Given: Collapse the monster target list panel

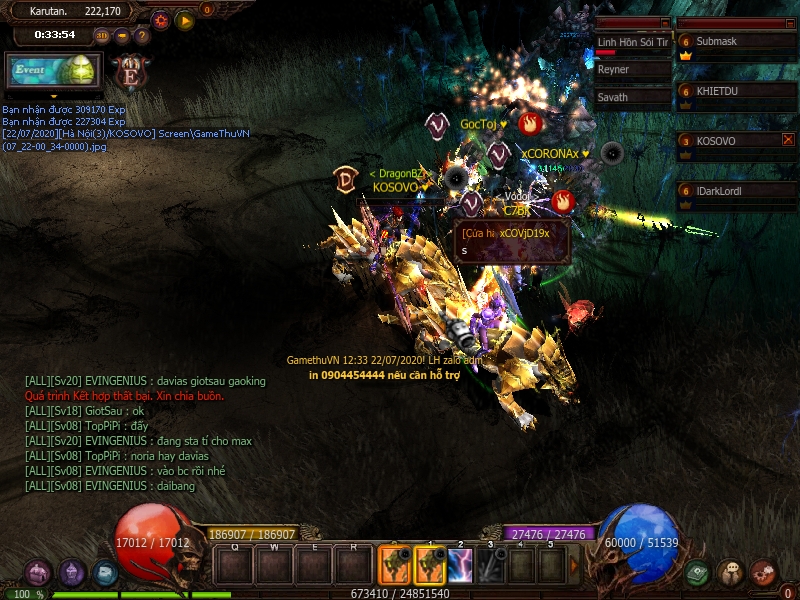Looking at the screenshot, I should 665,22.
